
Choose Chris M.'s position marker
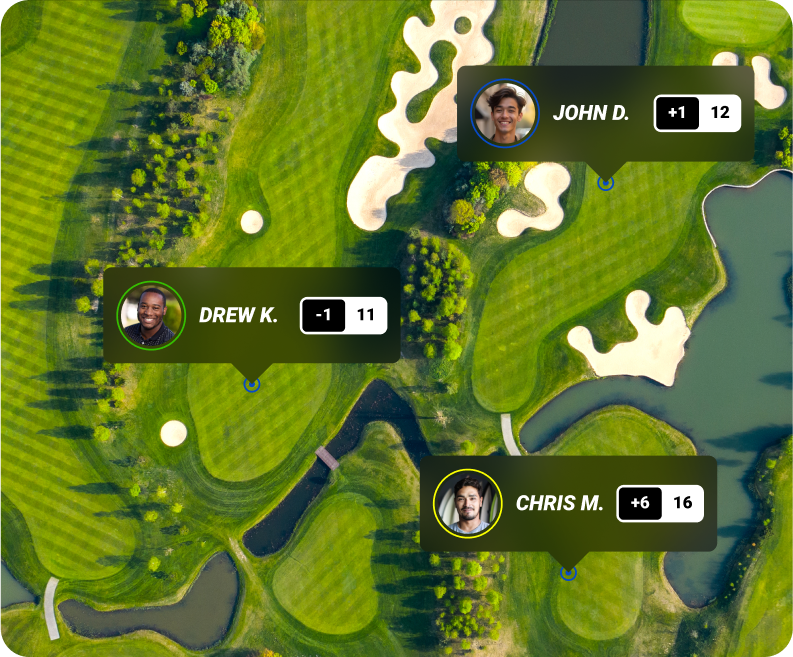(569, 573)
